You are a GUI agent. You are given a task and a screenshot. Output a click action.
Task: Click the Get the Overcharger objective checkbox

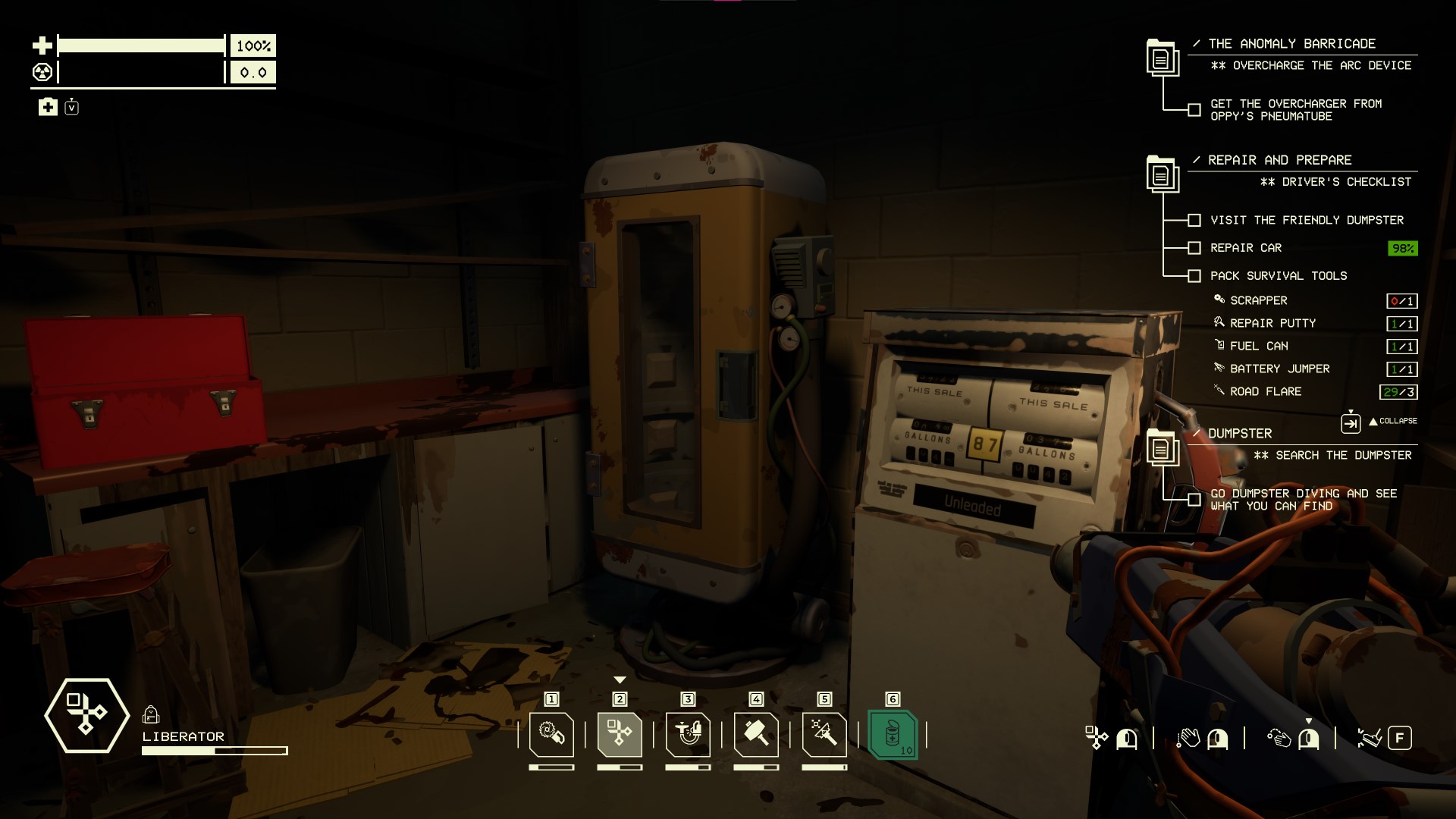pyautogui.click(x=1194, y=110)
